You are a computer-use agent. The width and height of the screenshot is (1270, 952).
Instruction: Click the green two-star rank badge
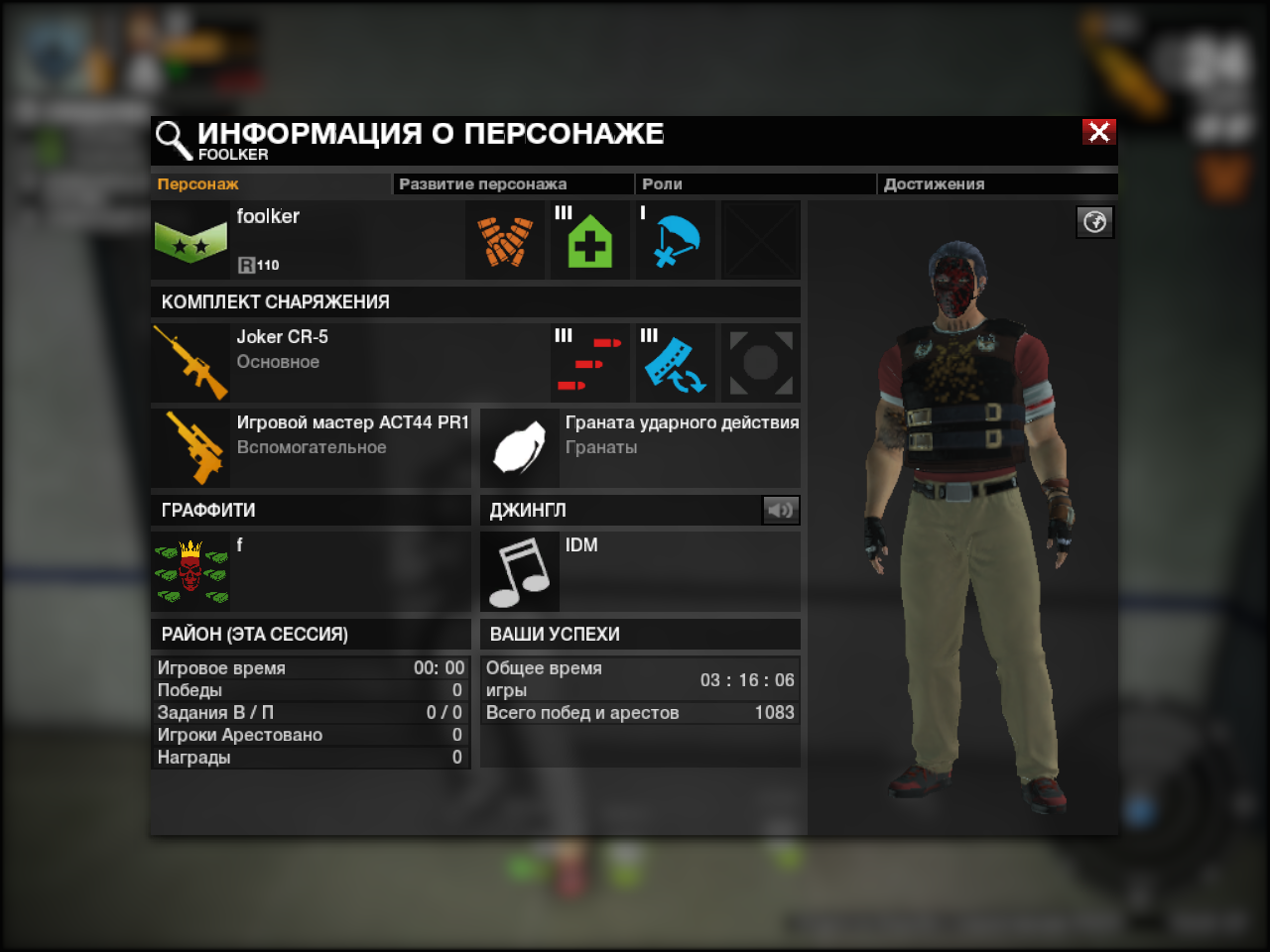191,241
